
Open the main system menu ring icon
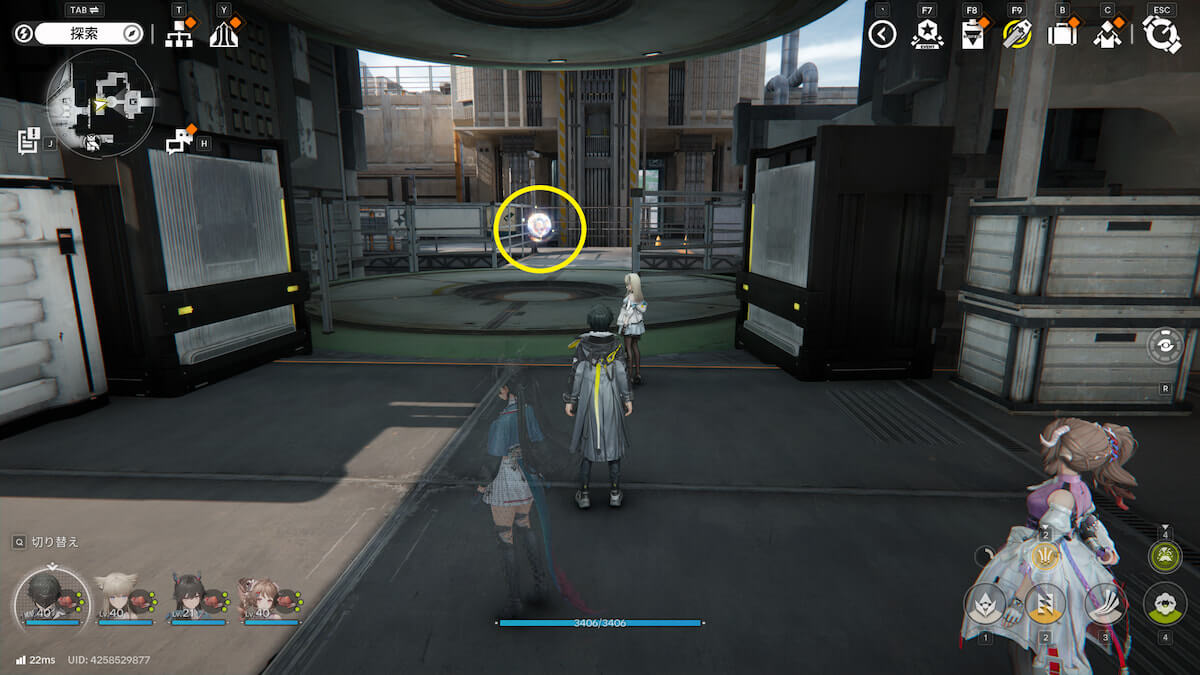[1162, 34]
